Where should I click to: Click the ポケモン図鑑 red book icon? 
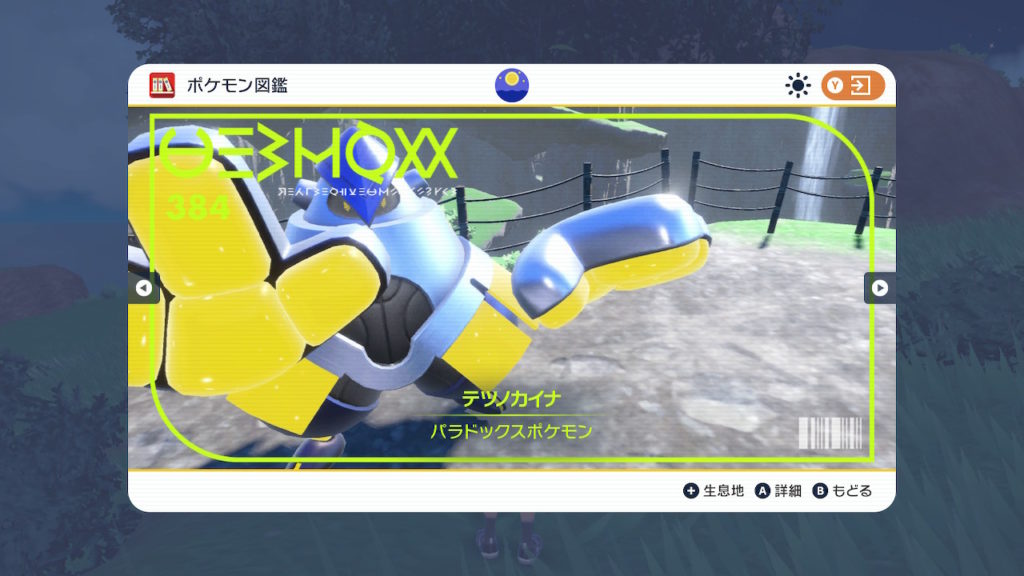click(162, 86)
